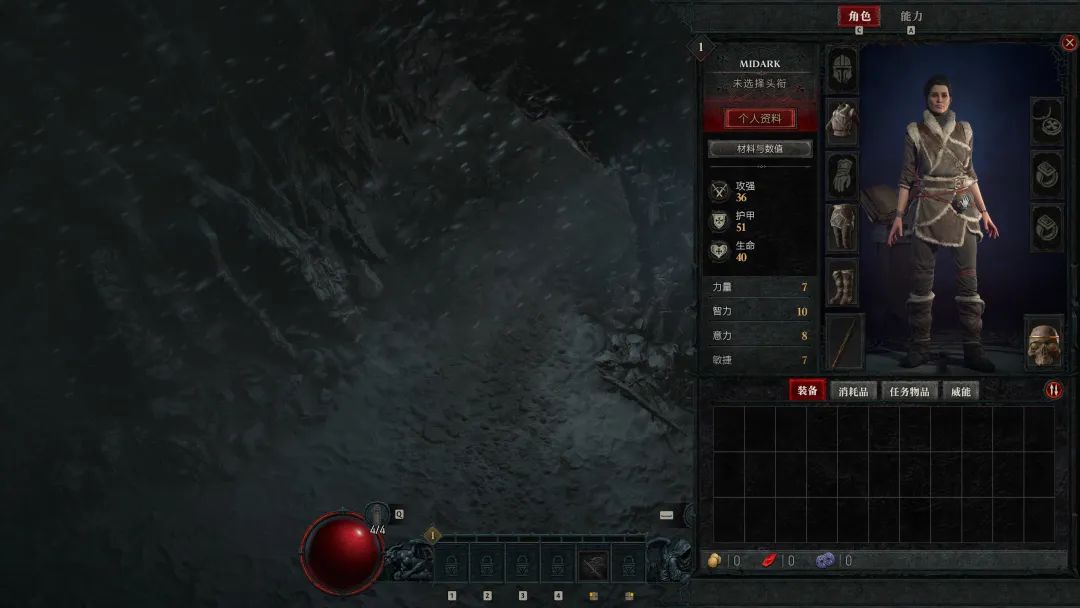This screenshot has width=1080, height=608.
Task: Show the 威能 aspects inventory tab
Action: click(x=960, y=391)
